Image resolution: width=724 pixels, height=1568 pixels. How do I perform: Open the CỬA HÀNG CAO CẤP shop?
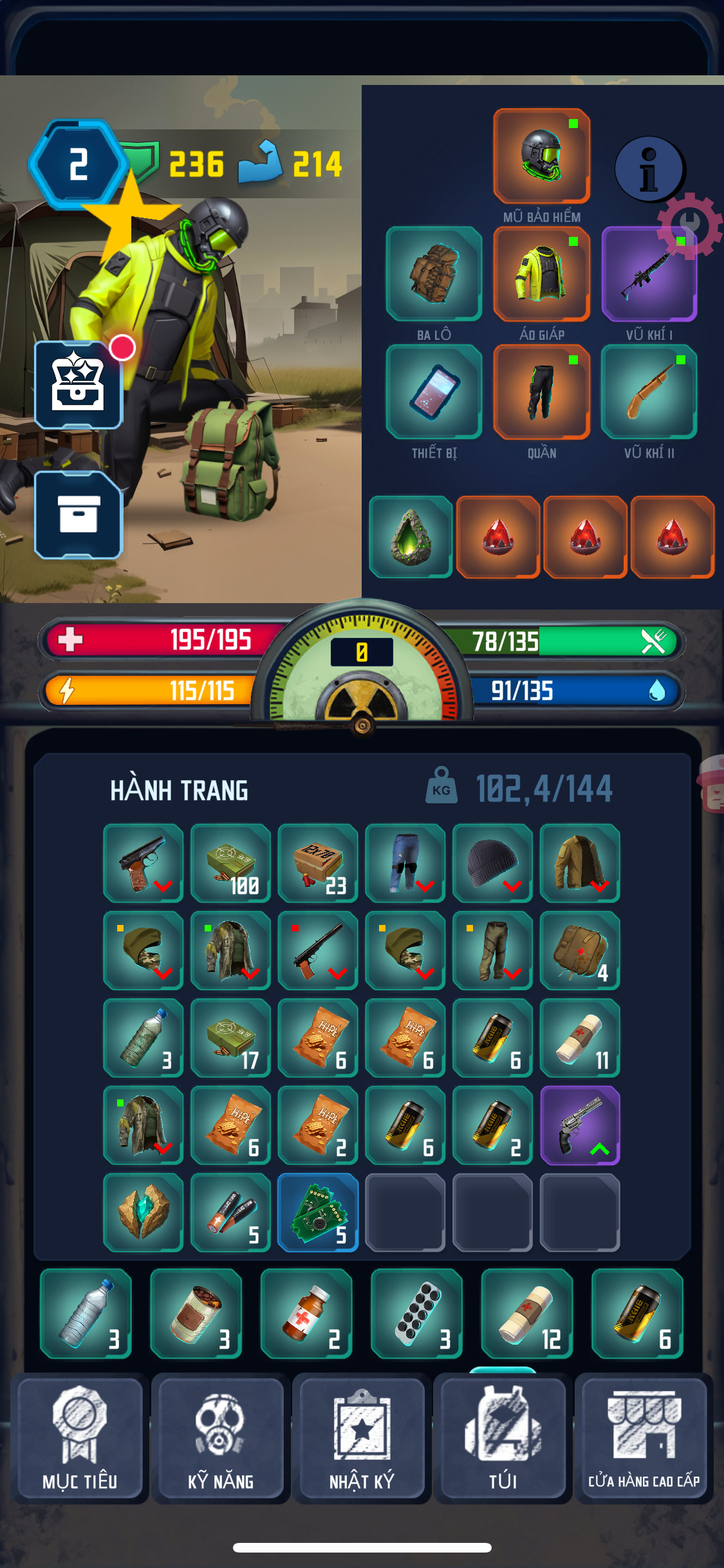point(644,1439)
